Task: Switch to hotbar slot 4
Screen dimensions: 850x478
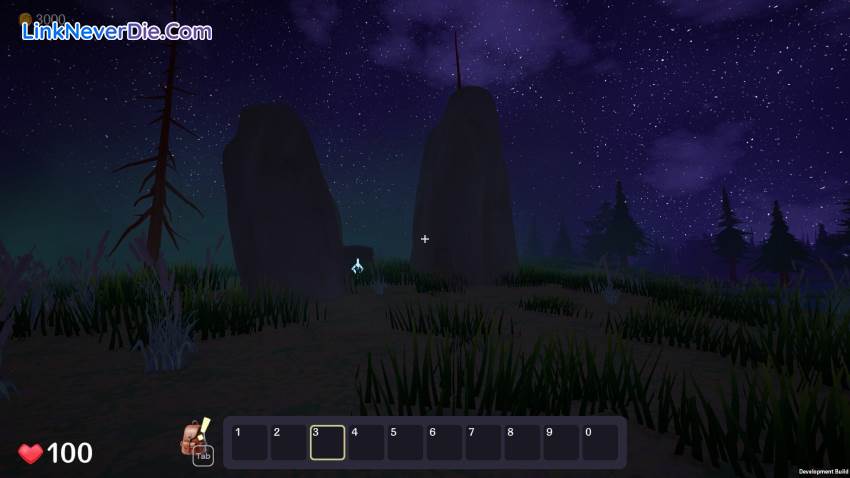Action: coord(366,442)
